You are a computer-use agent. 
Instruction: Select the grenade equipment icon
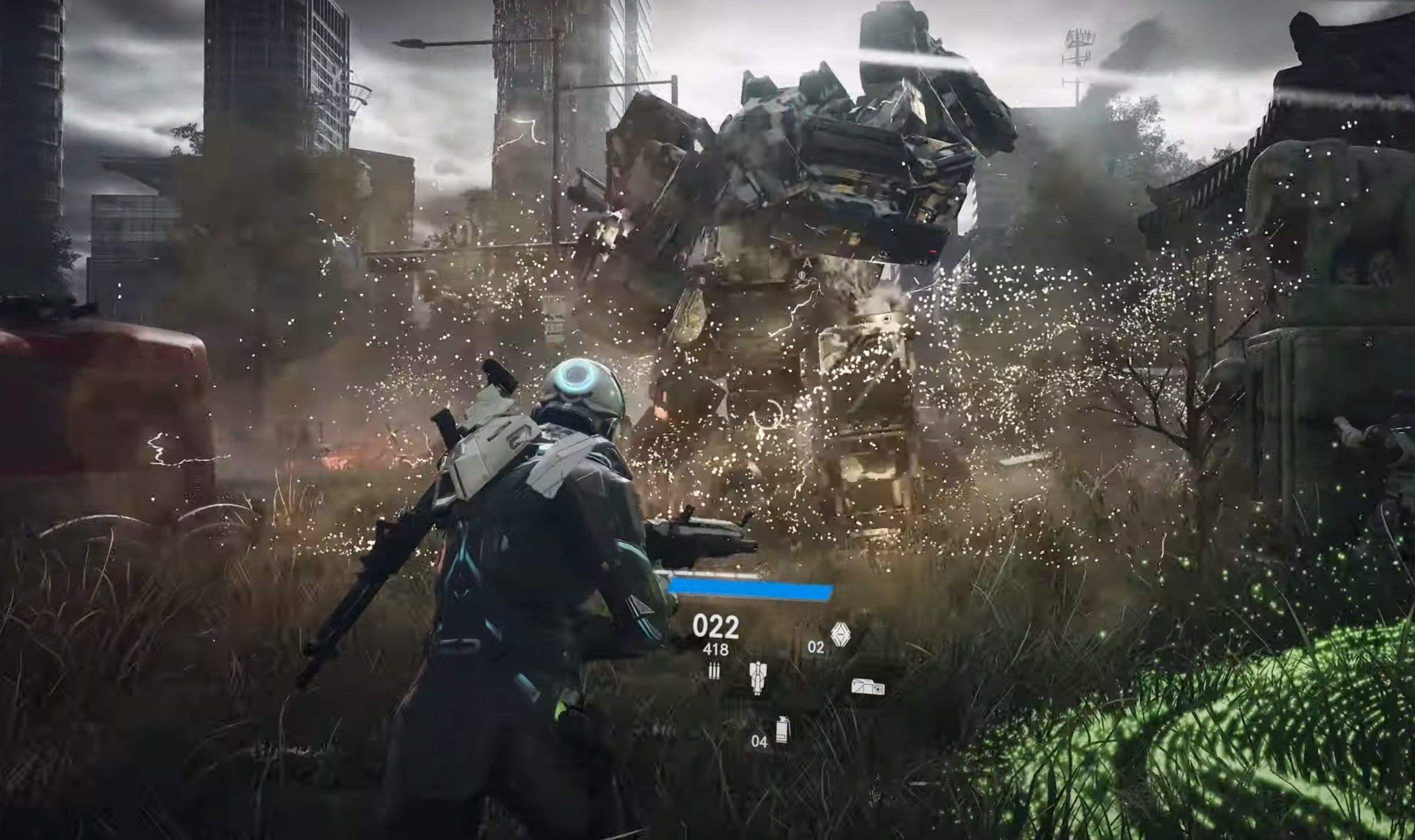pos(782,732)
